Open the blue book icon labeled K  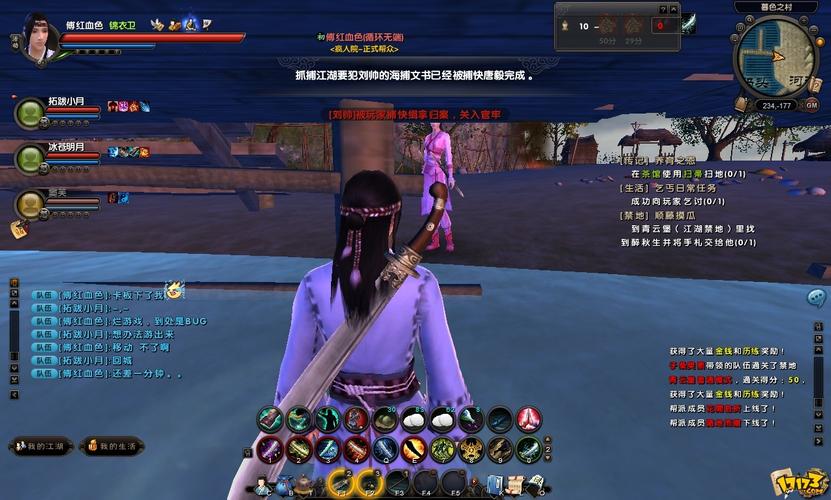point(493,486)
